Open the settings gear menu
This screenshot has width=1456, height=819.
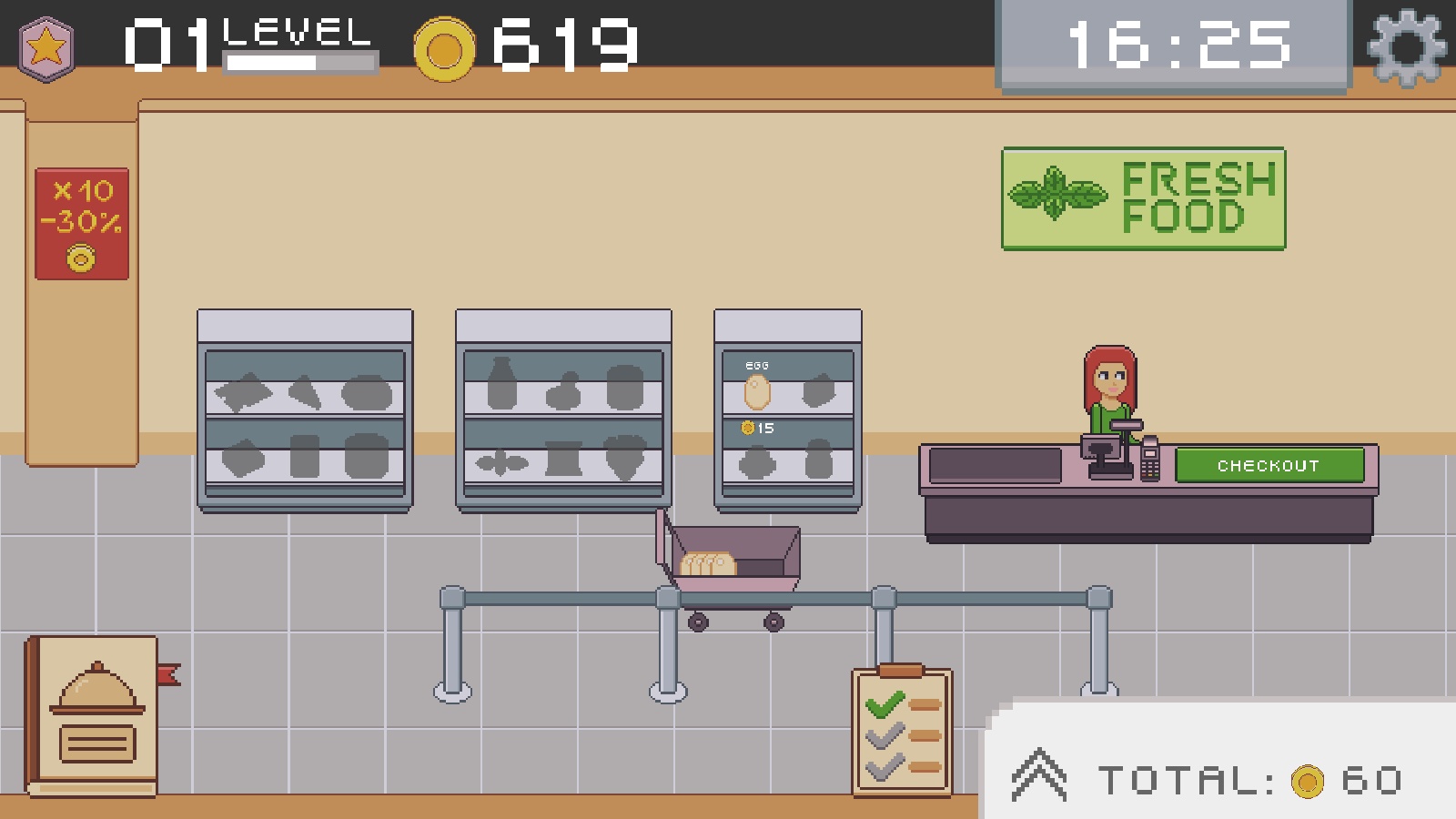coord(1406,46)
